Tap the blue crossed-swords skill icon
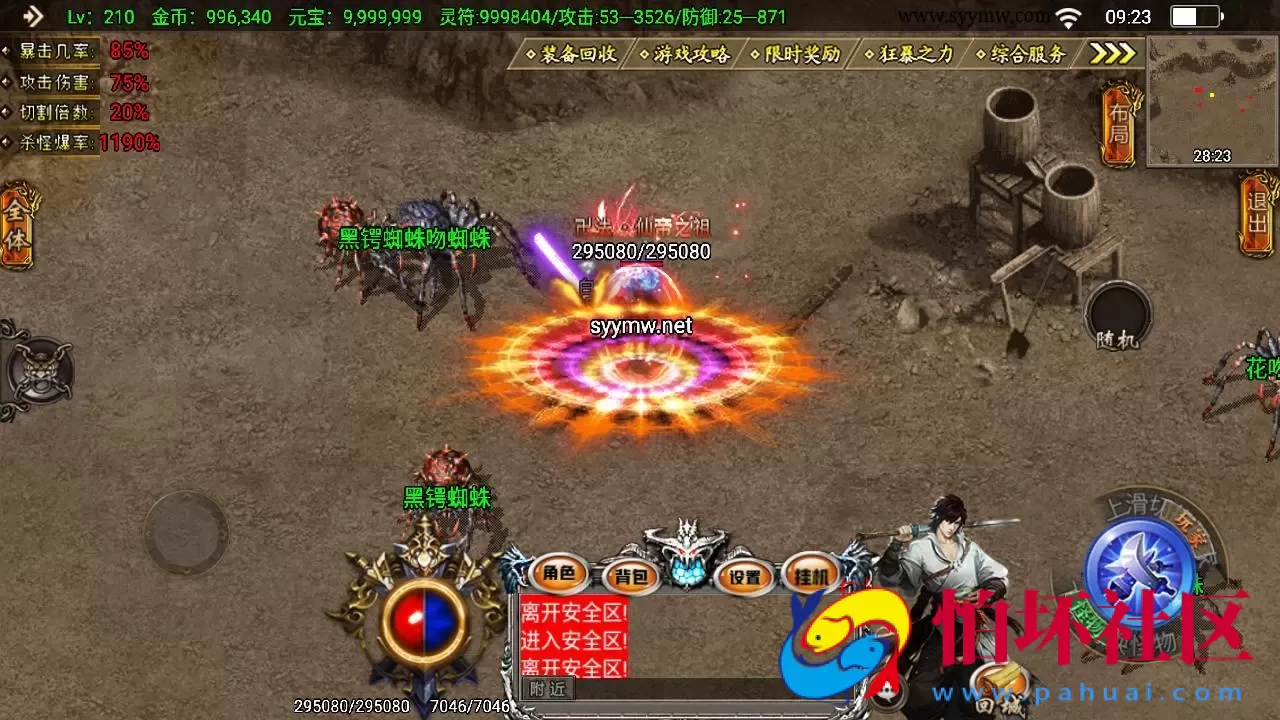 pos(1138,565)
